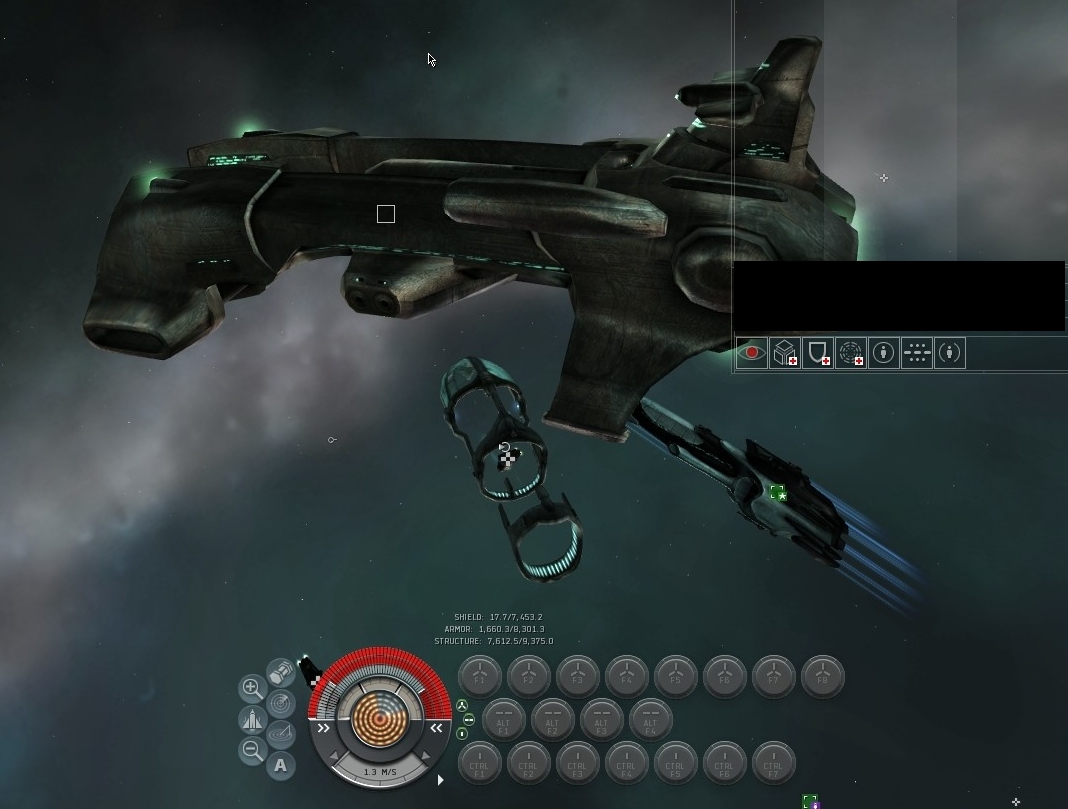Activate the CTRL F7 module slot
The height and width of the screenshot is (809, 1068).
pyautogui.click(x=773, y=764)
